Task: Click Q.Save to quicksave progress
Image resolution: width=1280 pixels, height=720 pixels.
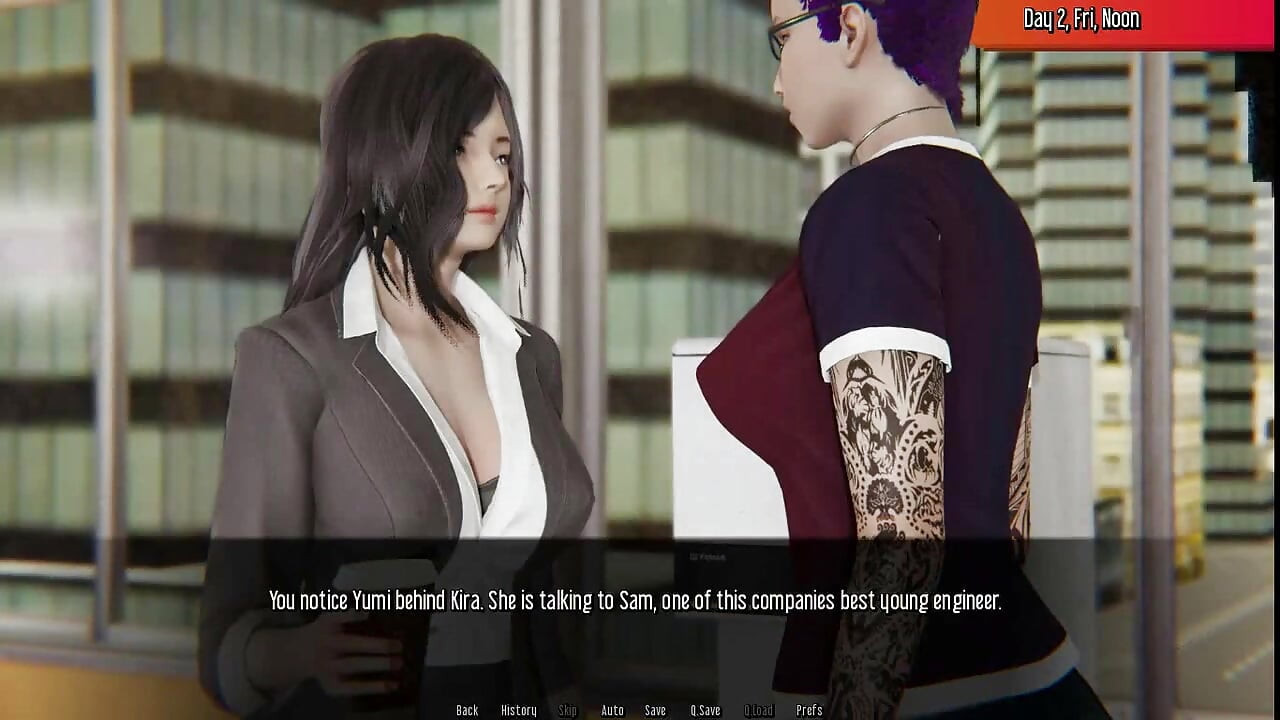Action: (705, 710)
